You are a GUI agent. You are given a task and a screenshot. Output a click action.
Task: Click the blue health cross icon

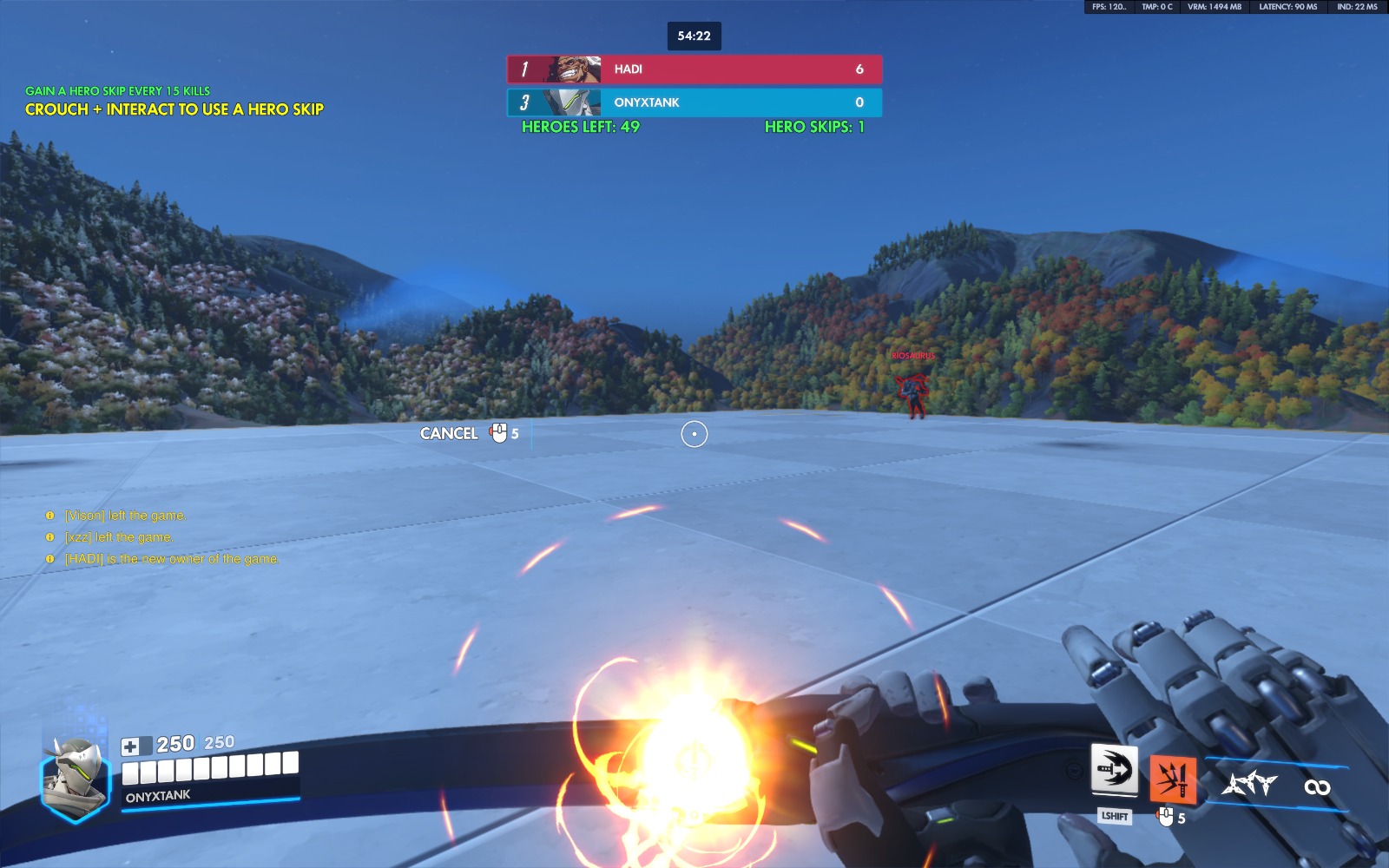pos(130,743)
